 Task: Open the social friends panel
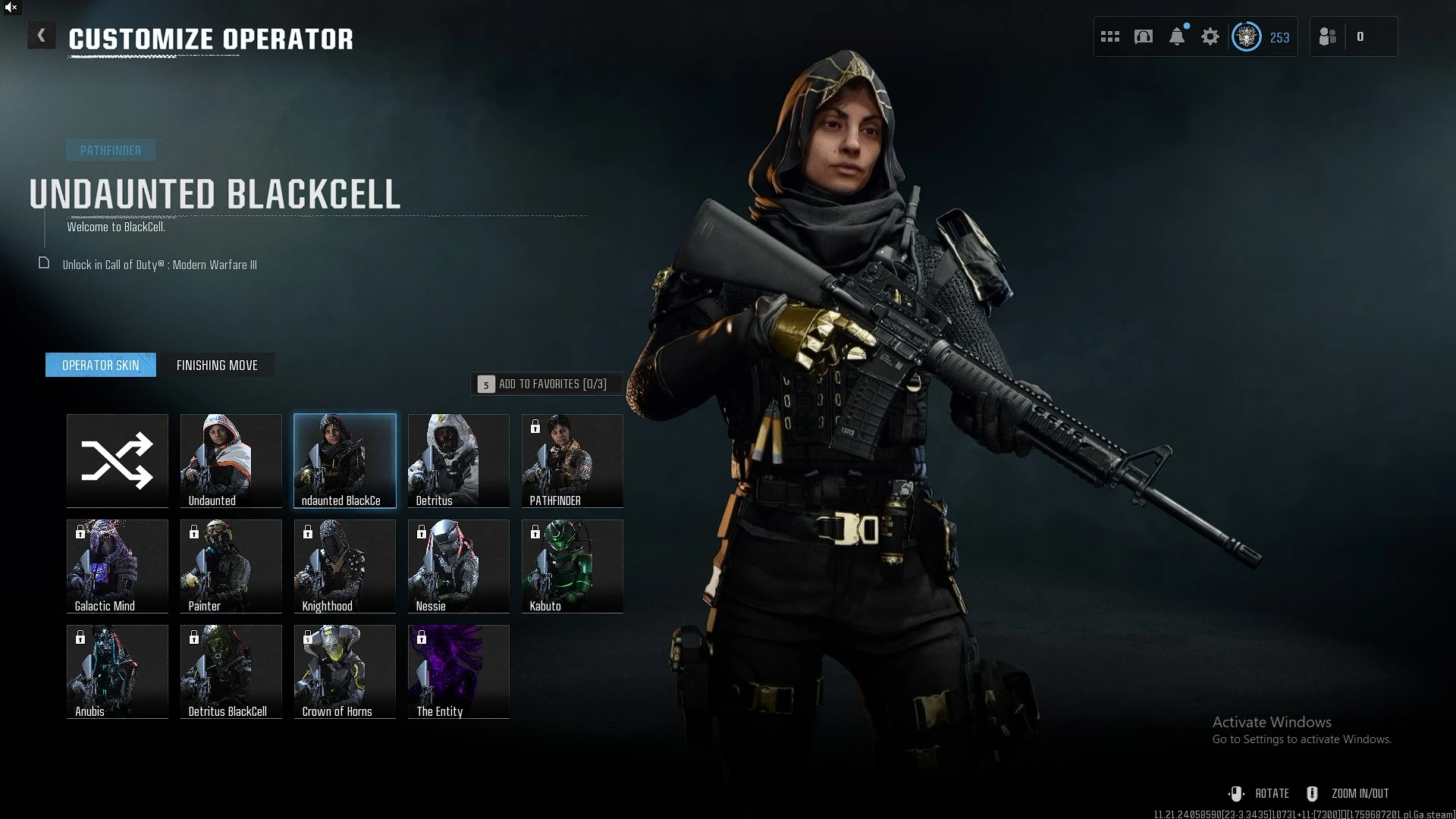pos(1328,36)
